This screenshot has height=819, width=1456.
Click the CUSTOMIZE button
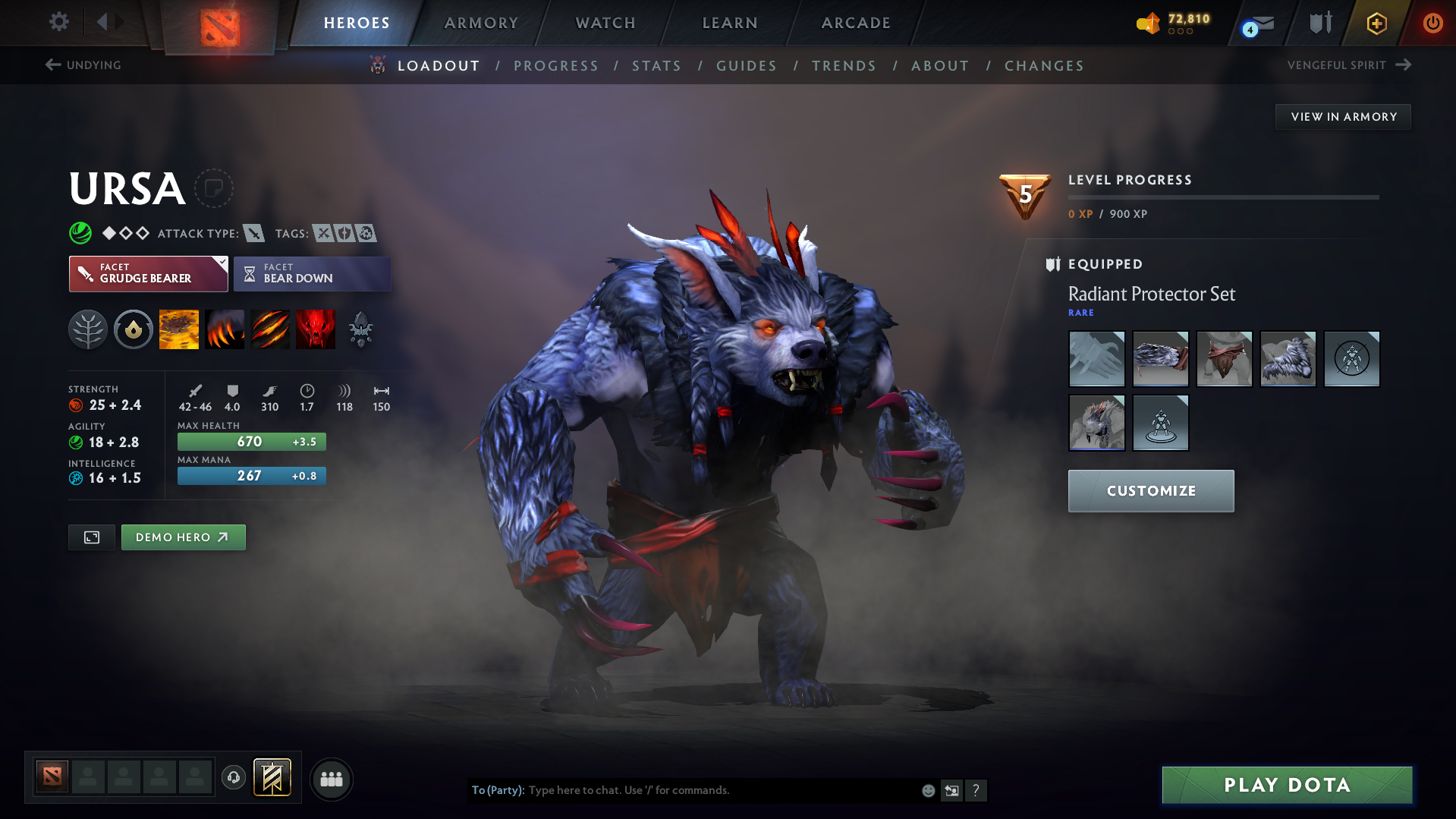coord(1150,490)
